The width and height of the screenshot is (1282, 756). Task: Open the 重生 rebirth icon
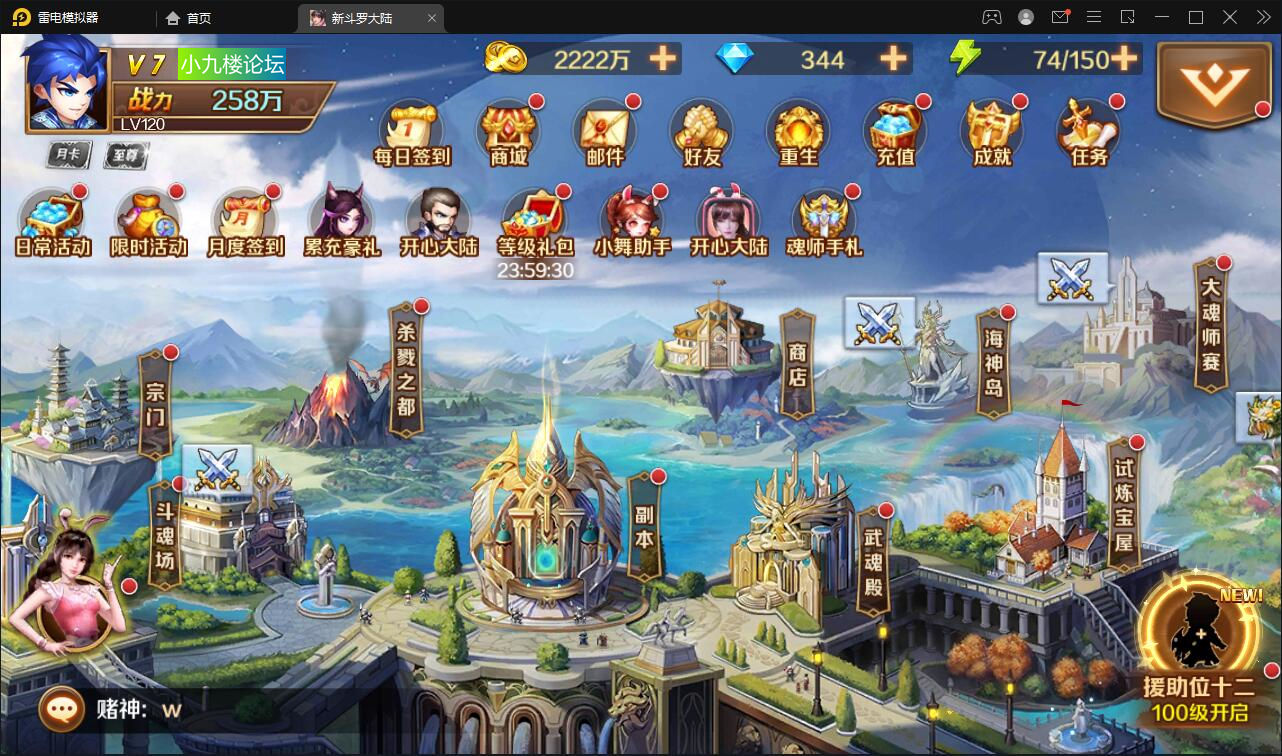pos(798,133)
